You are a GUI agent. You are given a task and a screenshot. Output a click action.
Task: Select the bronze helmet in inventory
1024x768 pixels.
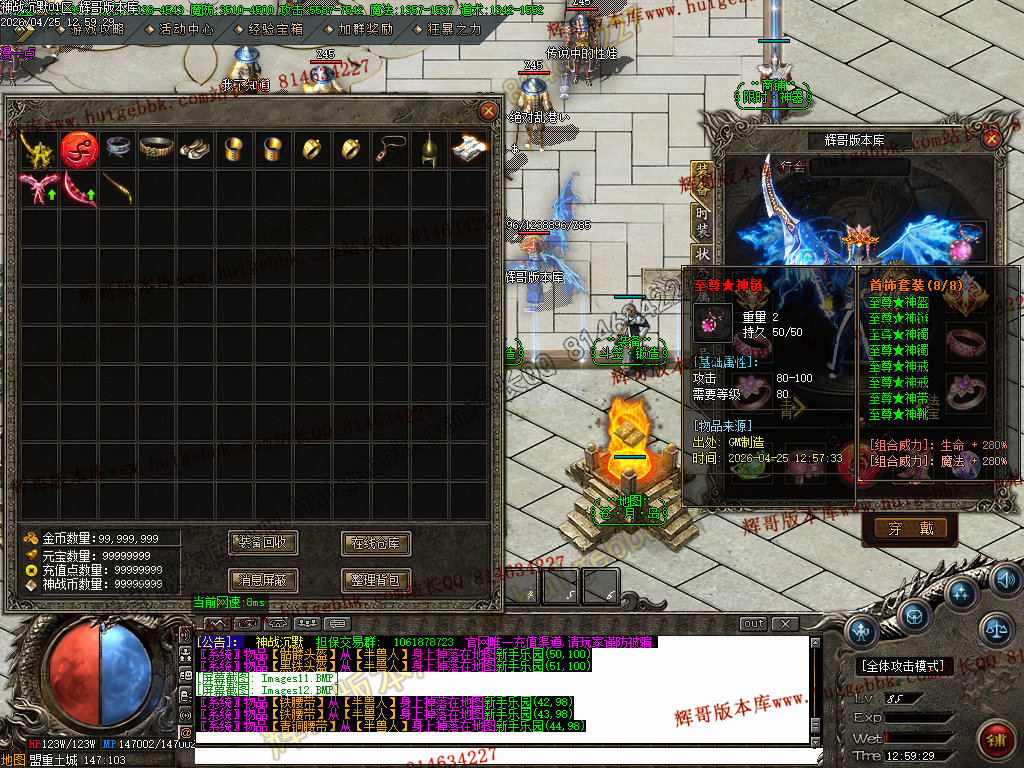pyautogui.click(x=429, y=149)
